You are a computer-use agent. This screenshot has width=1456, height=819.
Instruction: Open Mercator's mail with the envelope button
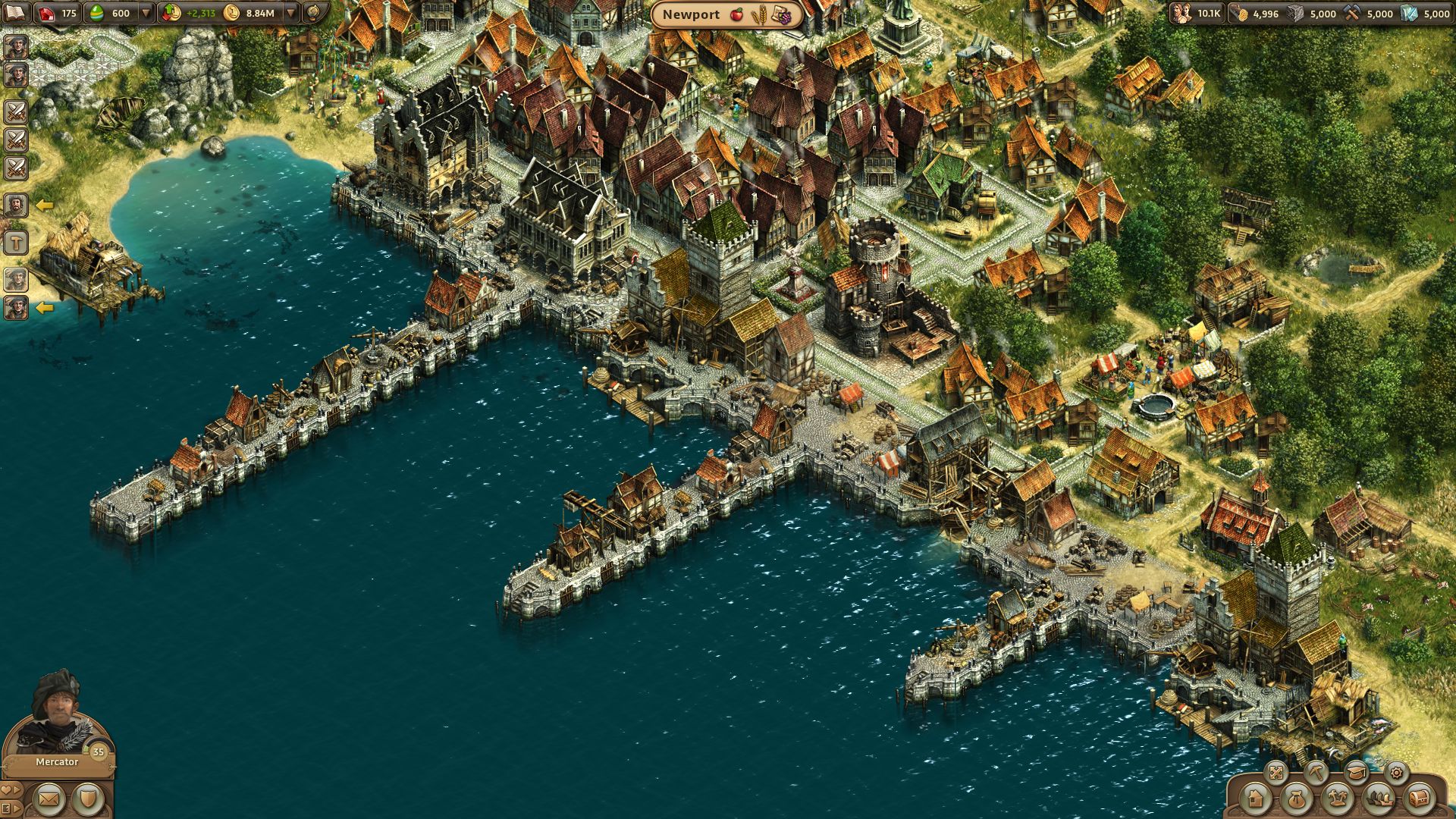point(48,798)
